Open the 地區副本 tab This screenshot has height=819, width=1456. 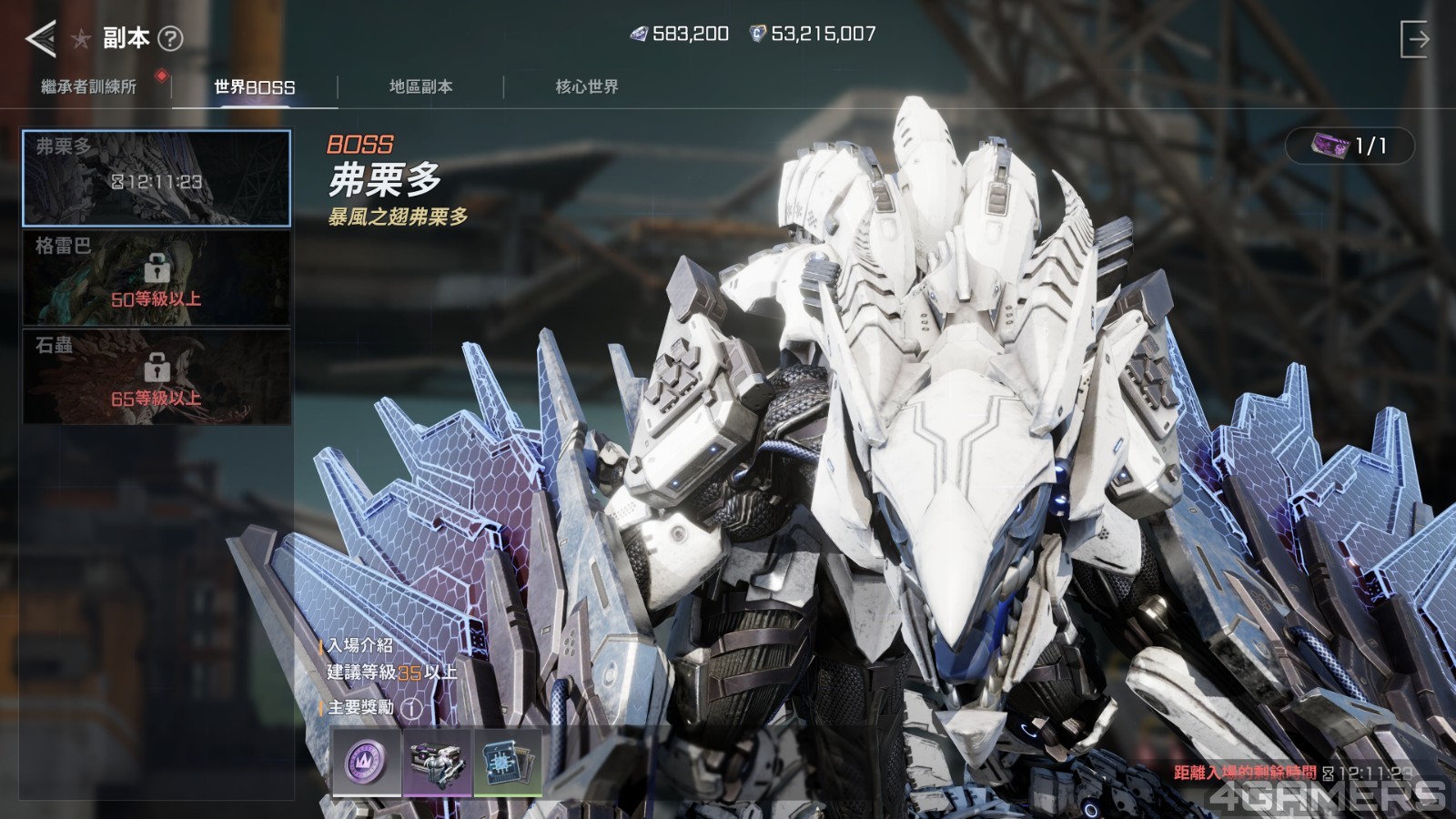pos(420,86)
